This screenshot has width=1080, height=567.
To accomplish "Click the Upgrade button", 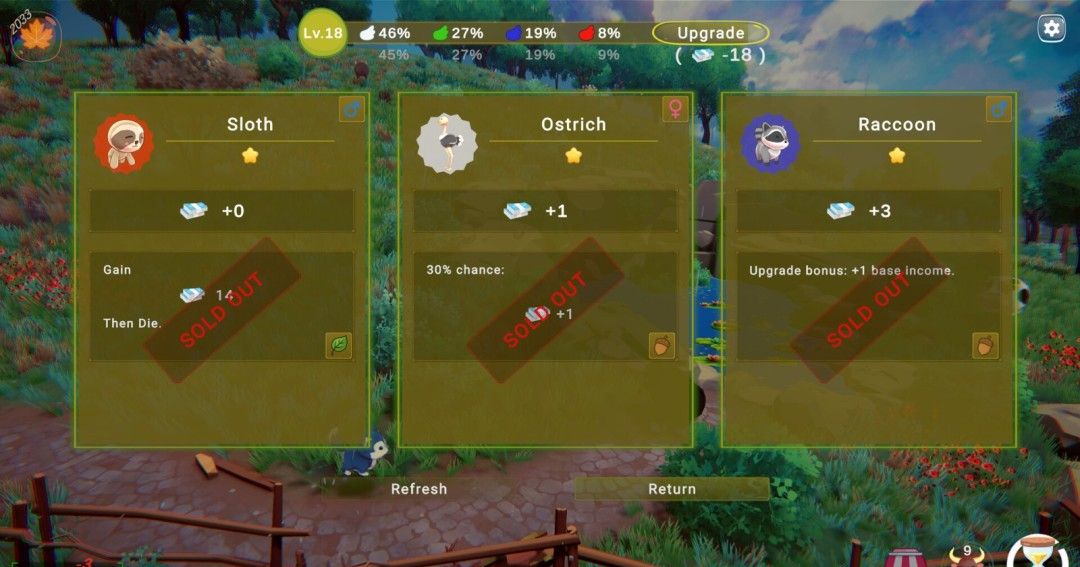I will (x=710, y=33).
